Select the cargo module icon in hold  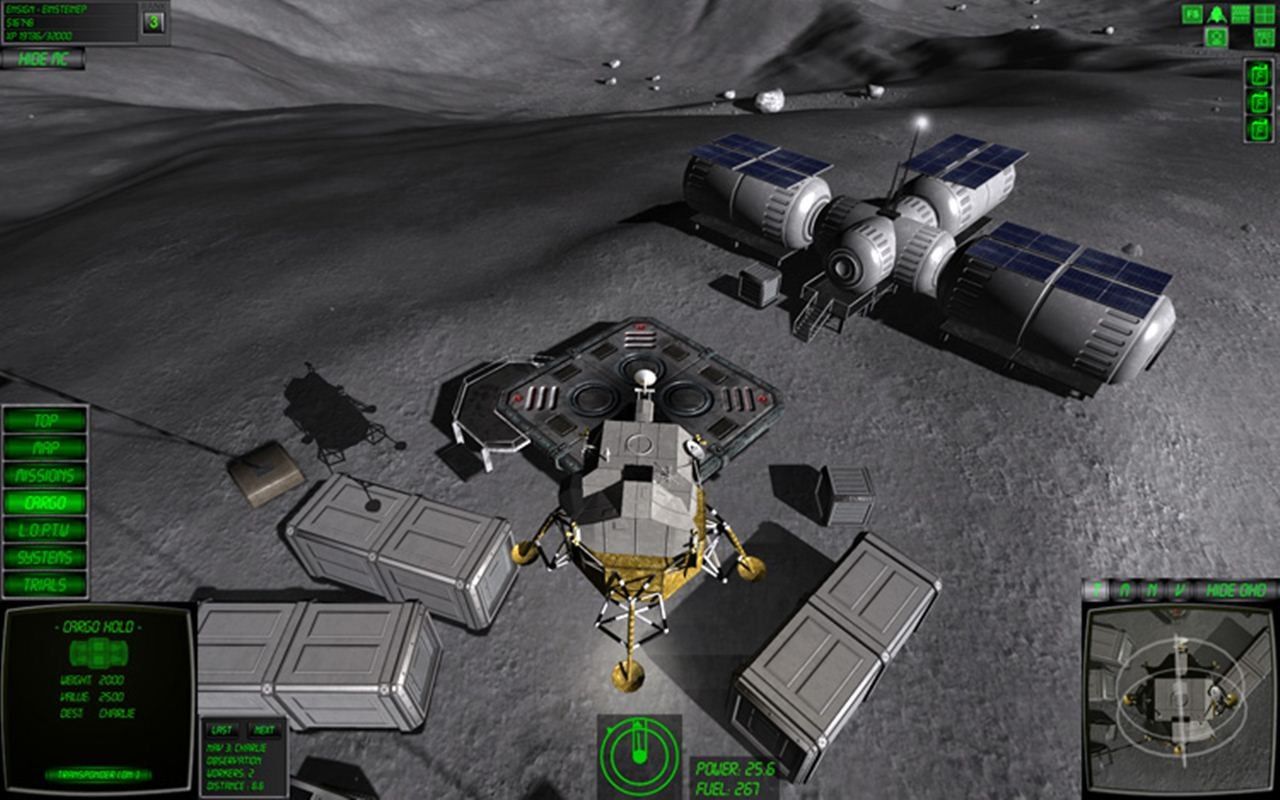tap(98, 655)
